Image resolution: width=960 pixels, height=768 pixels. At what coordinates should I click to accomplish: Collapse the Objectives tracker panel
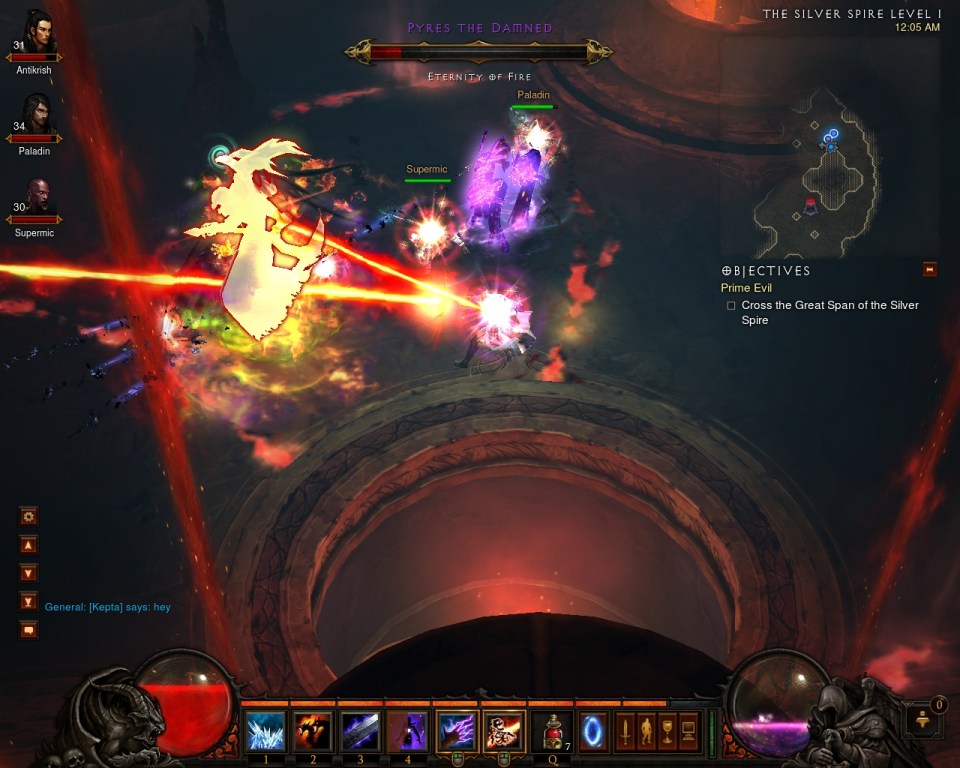coord(930,269)
